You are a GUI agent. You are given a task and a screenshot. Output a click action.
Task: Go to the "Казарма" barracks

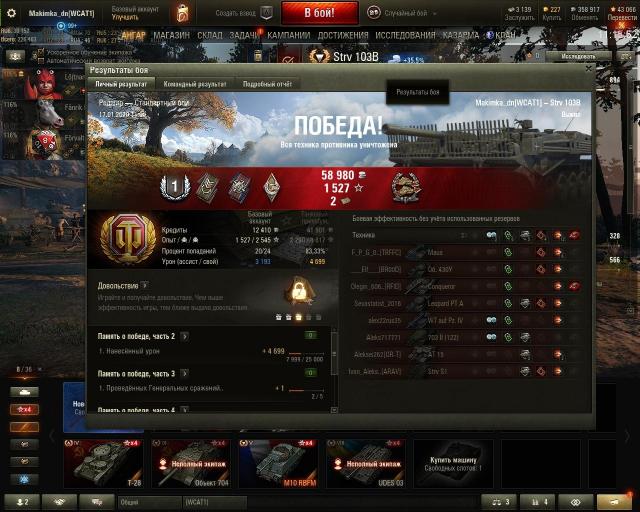(x=460, y=34)
